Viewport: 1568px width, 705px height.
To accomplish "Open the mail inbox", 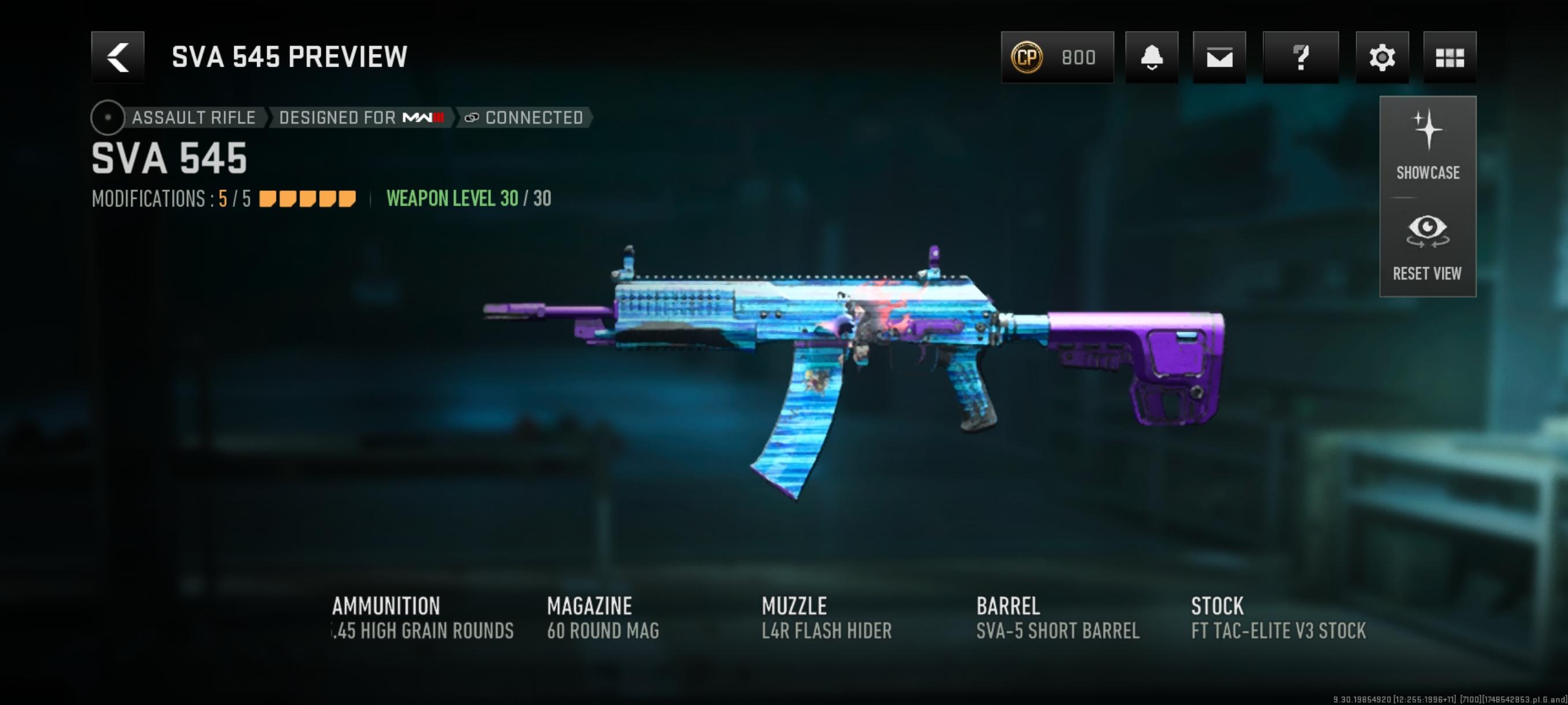I will [x=1219, y=57].
